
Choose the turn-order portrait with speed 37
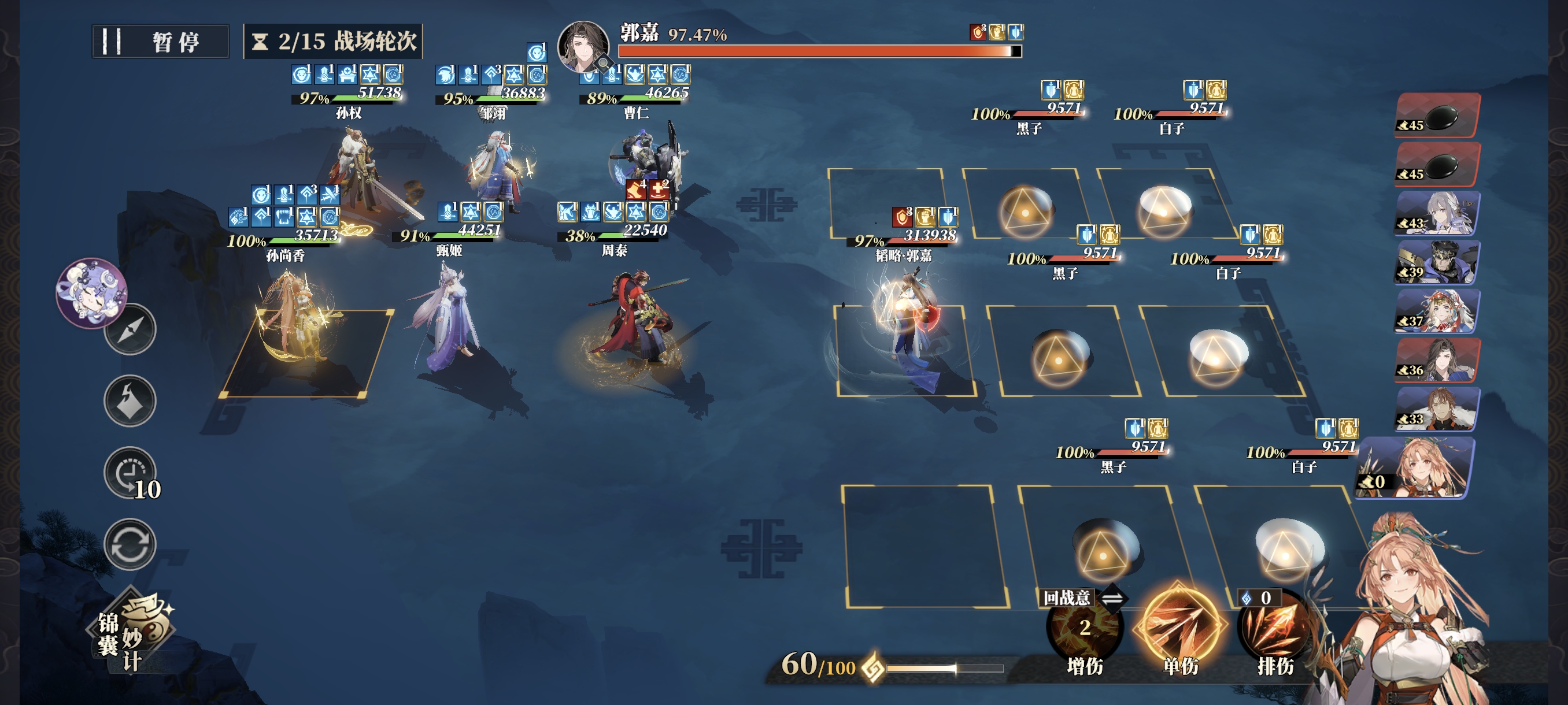1437,311
